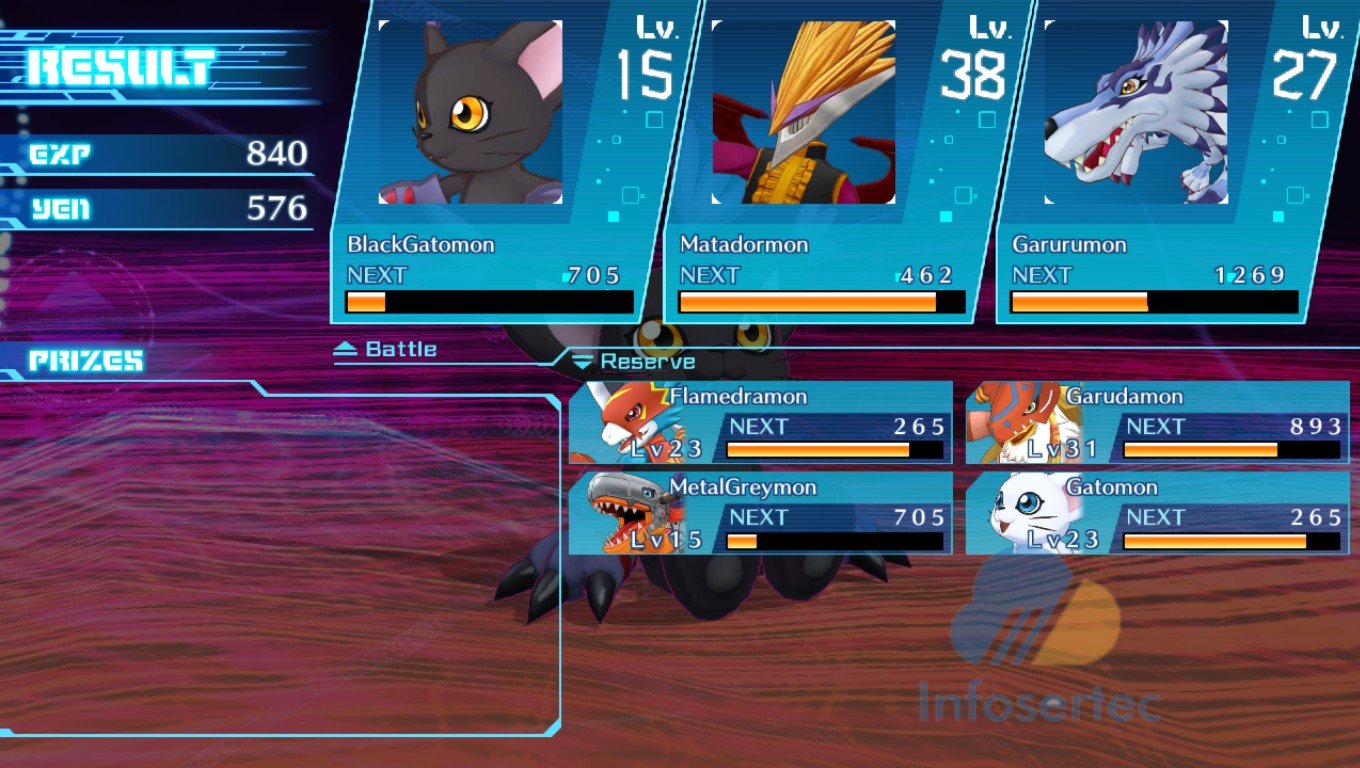Click the Battle section header

[x=387, y=349]
